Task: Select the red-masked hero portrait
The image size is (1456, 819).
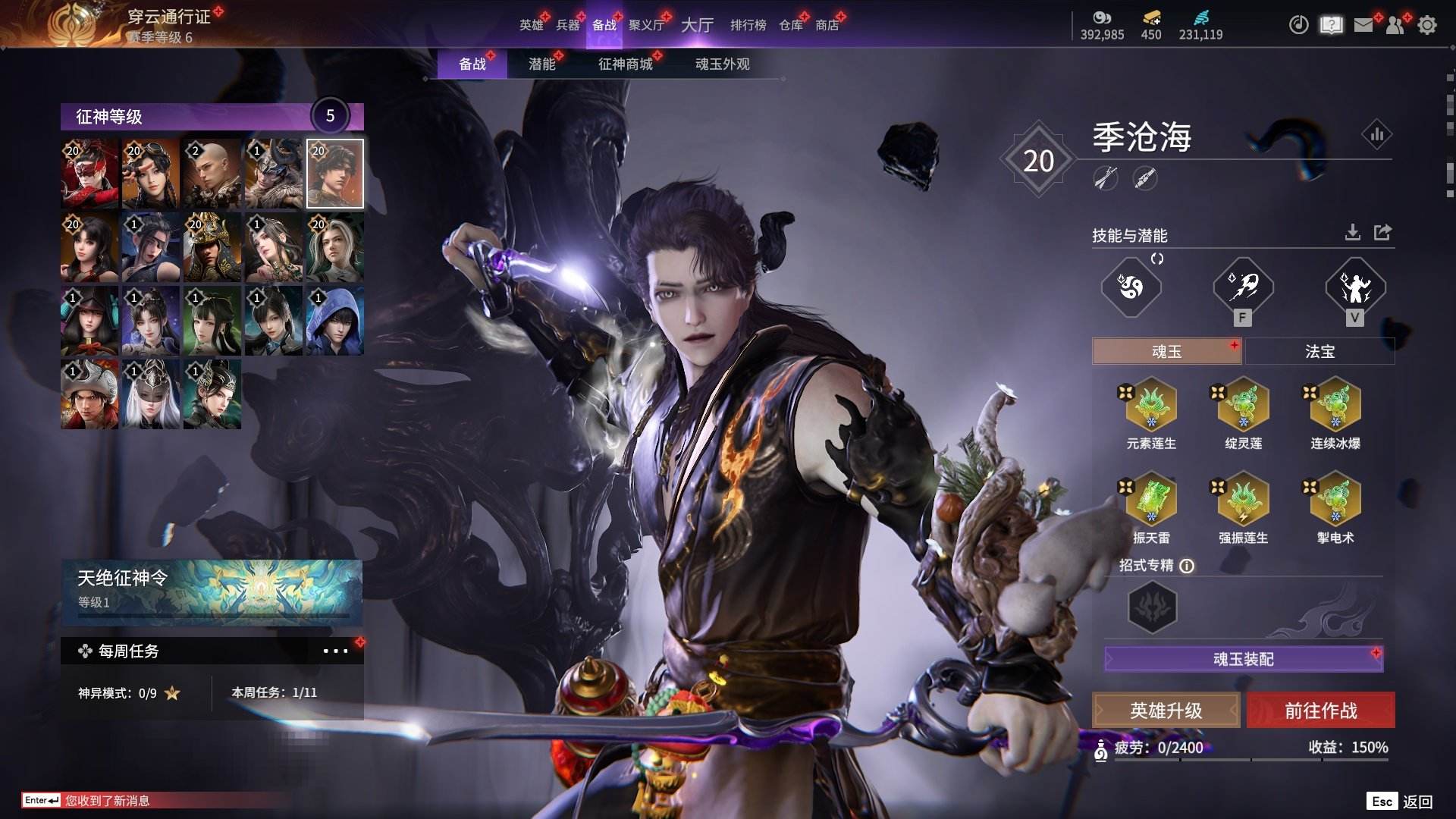Action: pyautogui.click(x=89, y=174)
